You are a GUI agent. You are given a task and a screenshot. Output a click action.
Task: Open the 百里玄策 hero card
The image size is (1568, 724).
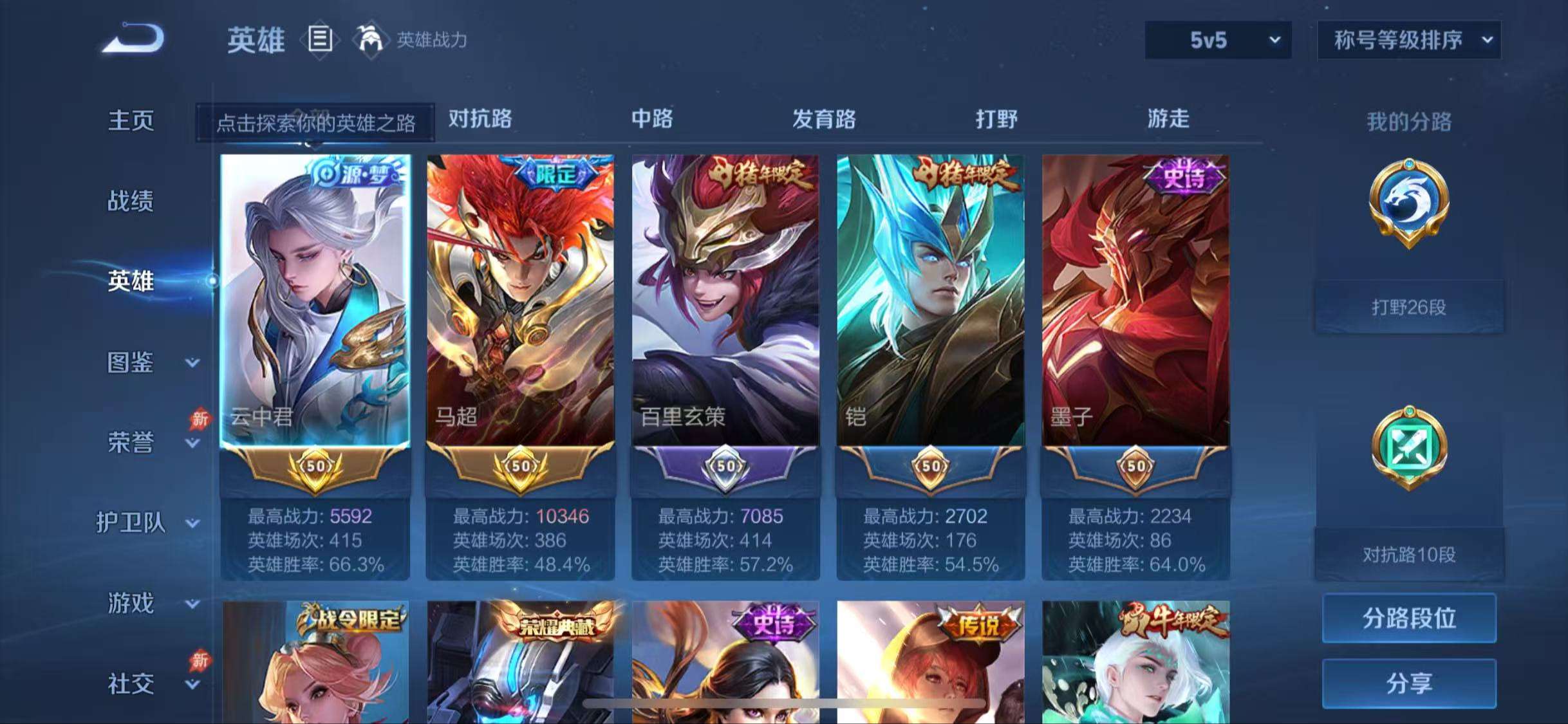click(x=726, y=302)
